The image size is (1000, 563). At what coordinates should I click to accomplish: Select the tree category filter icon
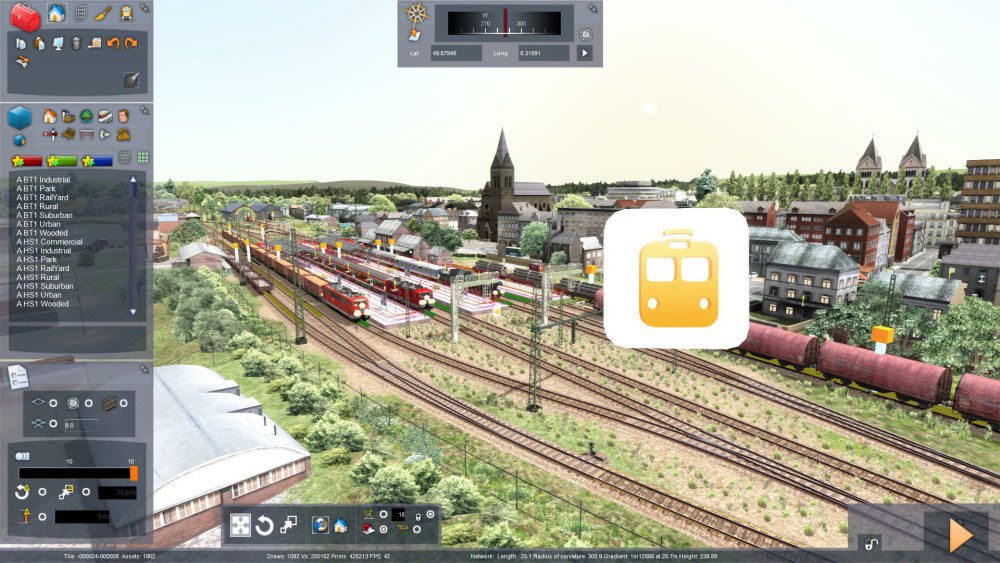(86, 116)
